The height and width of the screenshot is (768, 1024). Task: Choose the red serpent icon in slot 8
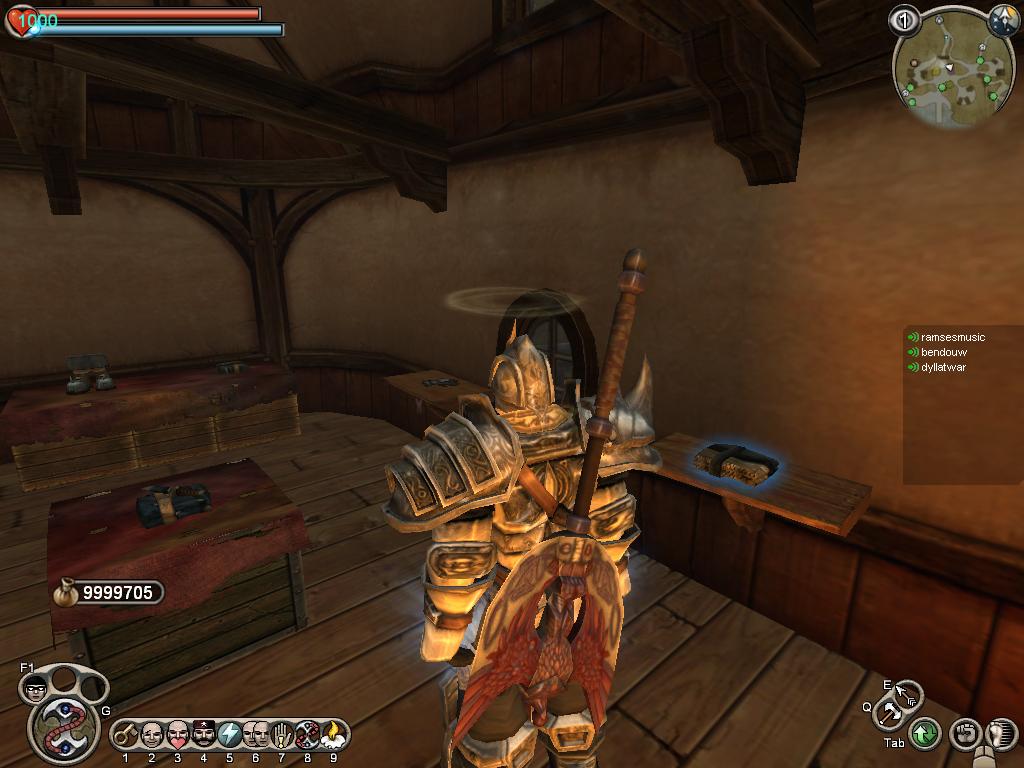[307, 736]
